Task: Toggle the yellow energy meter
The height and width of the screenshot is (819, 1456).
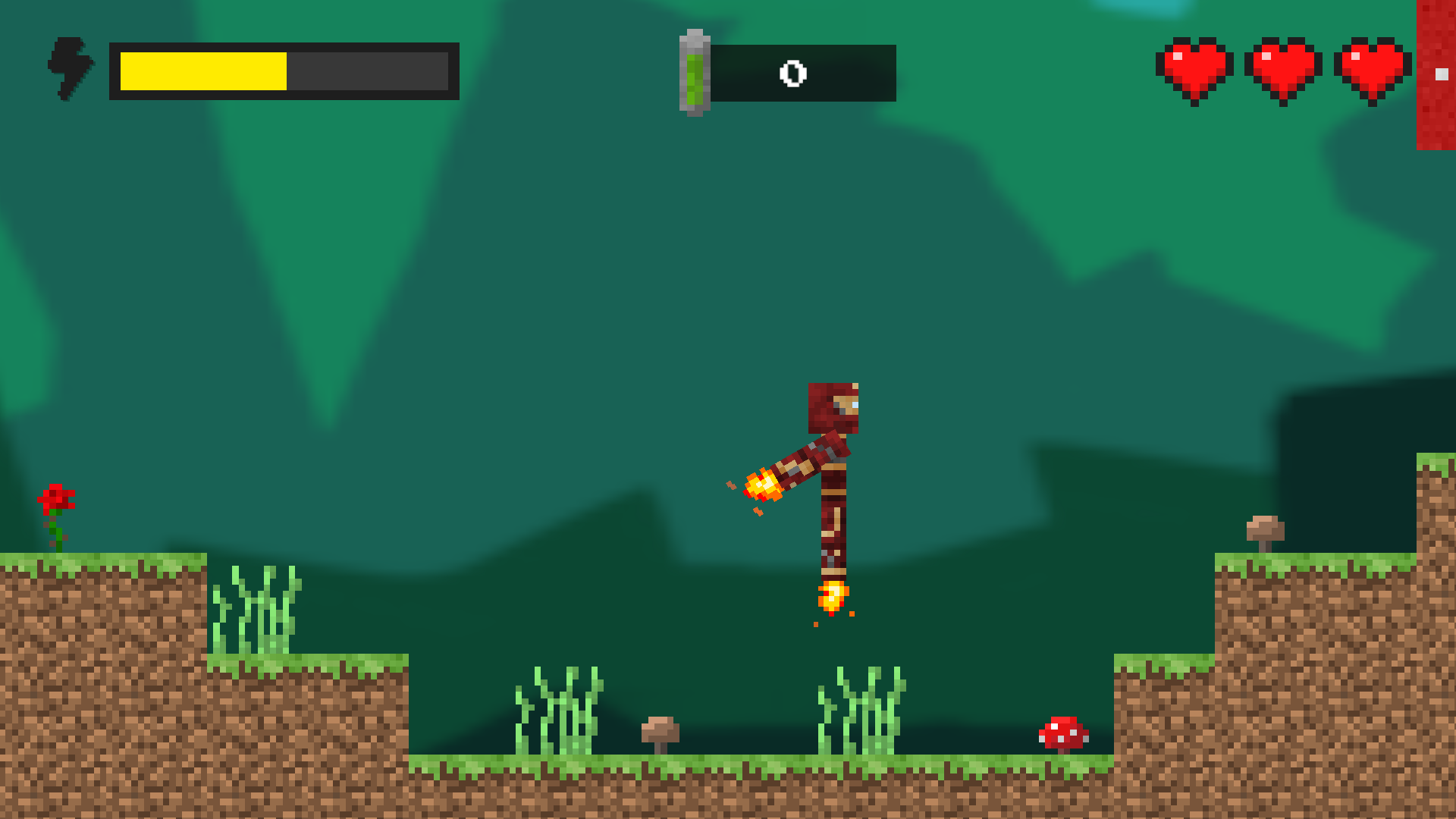Action: tap(284, 73)
